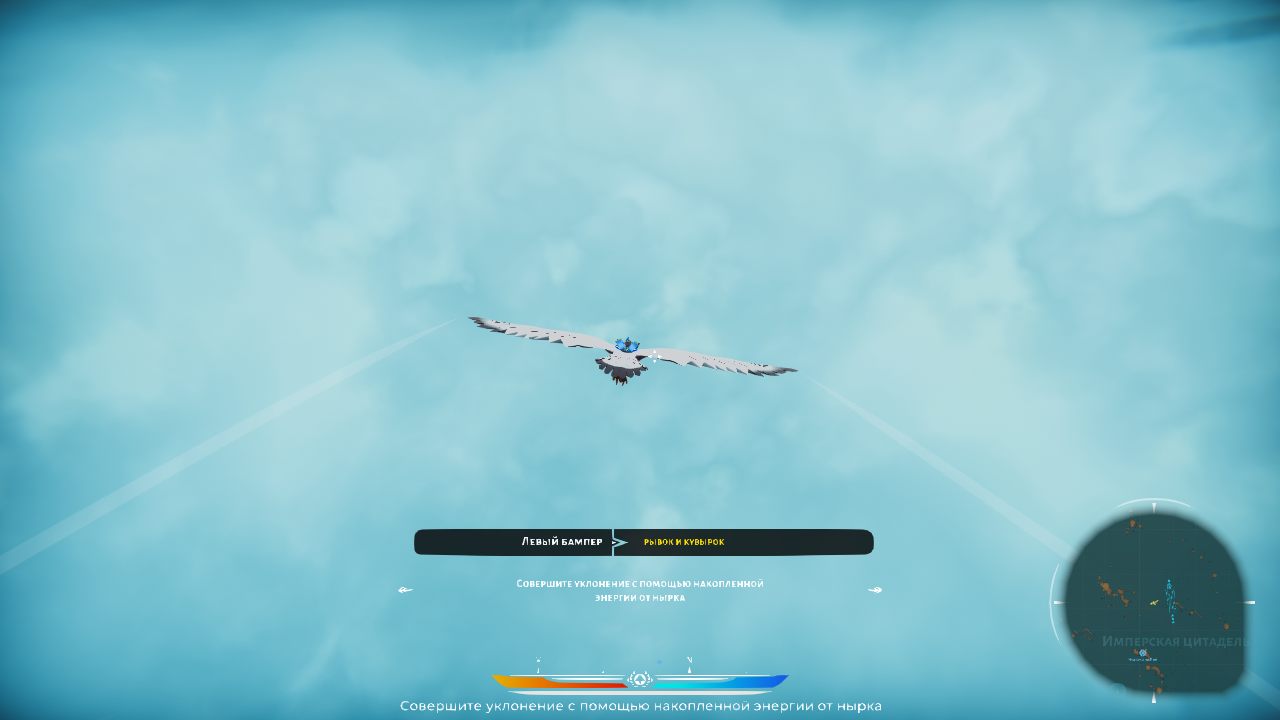Select the east tick mark on the minimap compass

1250,602
